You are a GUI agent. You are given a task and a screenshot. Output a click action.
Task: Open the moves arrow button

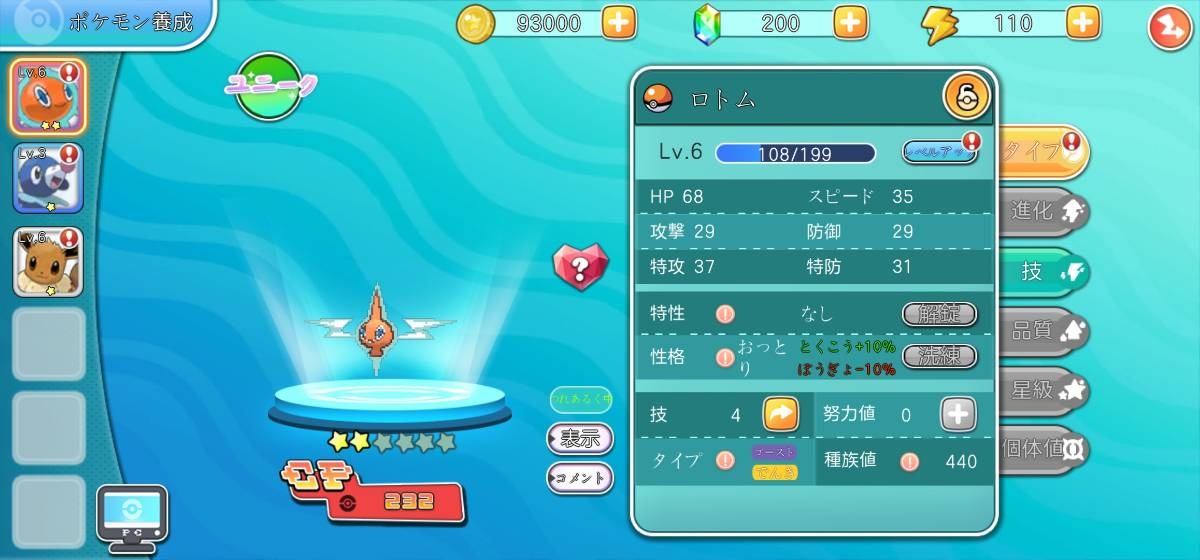(781, 414)
